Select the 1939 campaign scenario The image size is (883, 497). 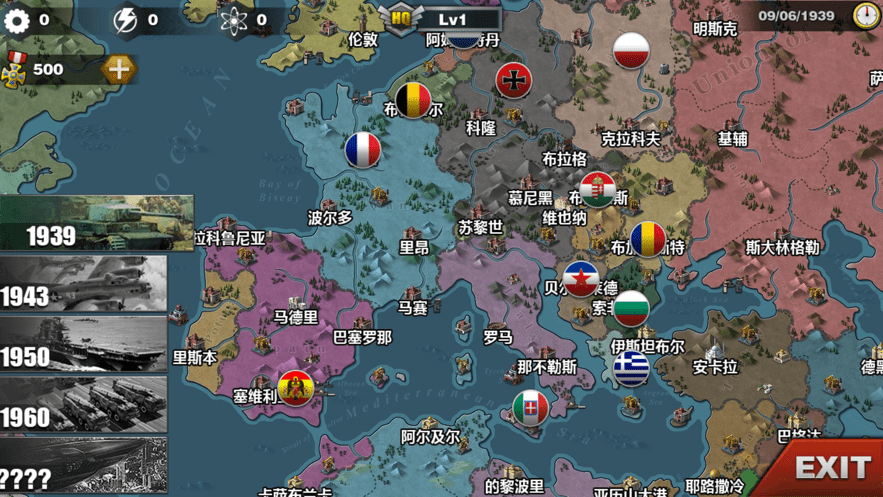tap(96, 223)
